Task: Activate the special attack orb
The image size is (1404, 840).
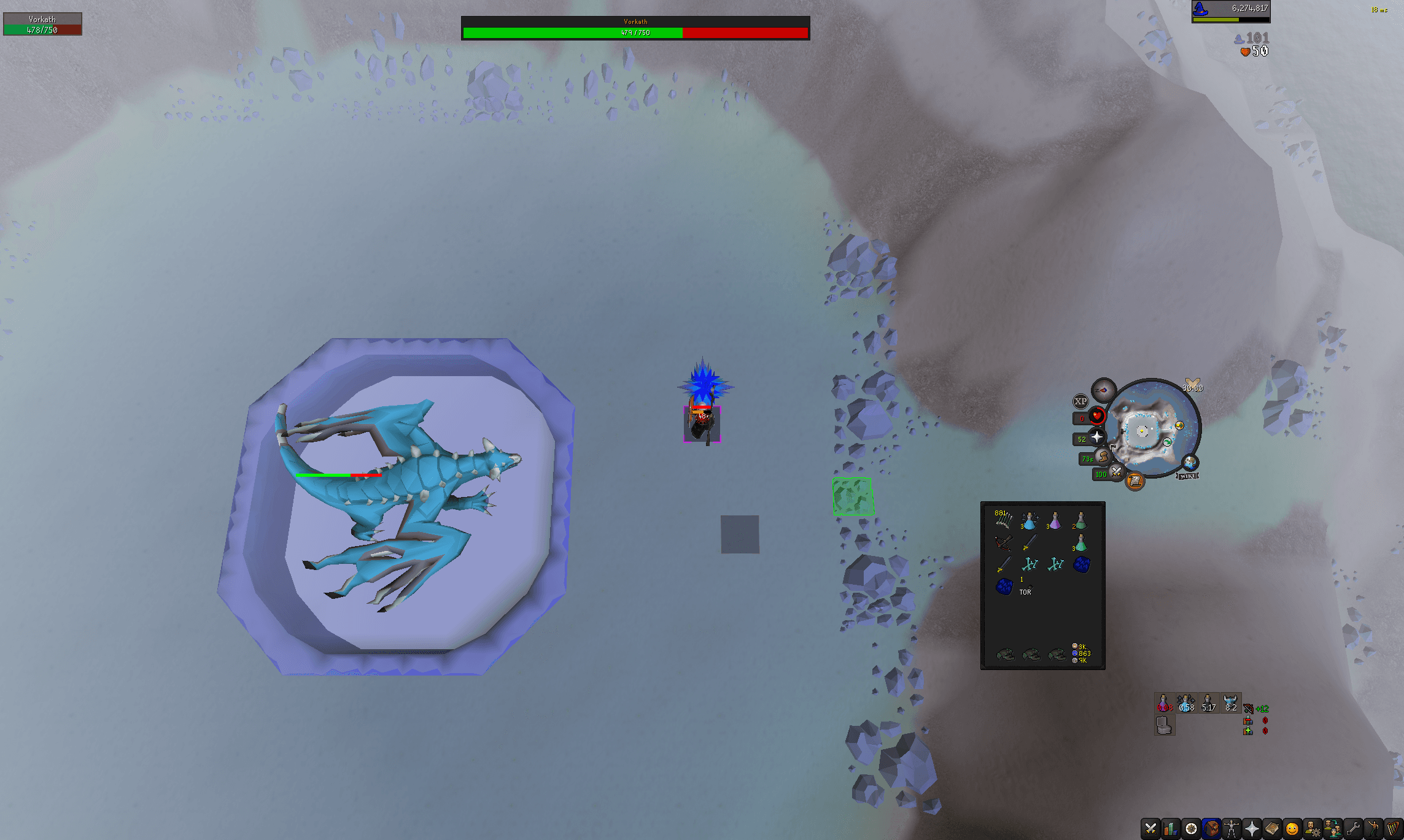Action: (1115, 471)
